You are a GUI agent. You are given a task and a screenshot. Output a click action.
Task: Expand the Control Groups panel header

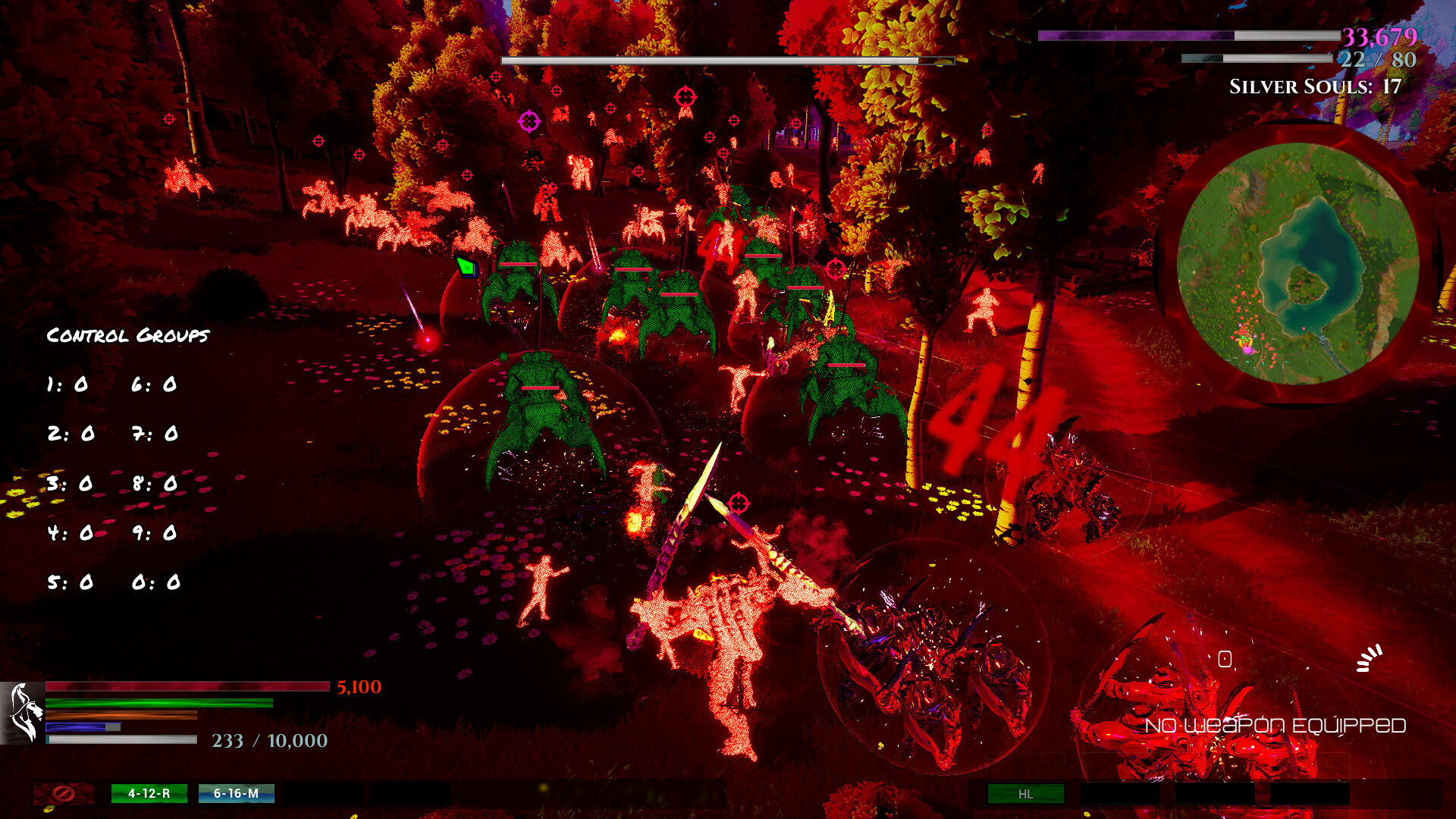pyautogui.click(x=127, y=334)
